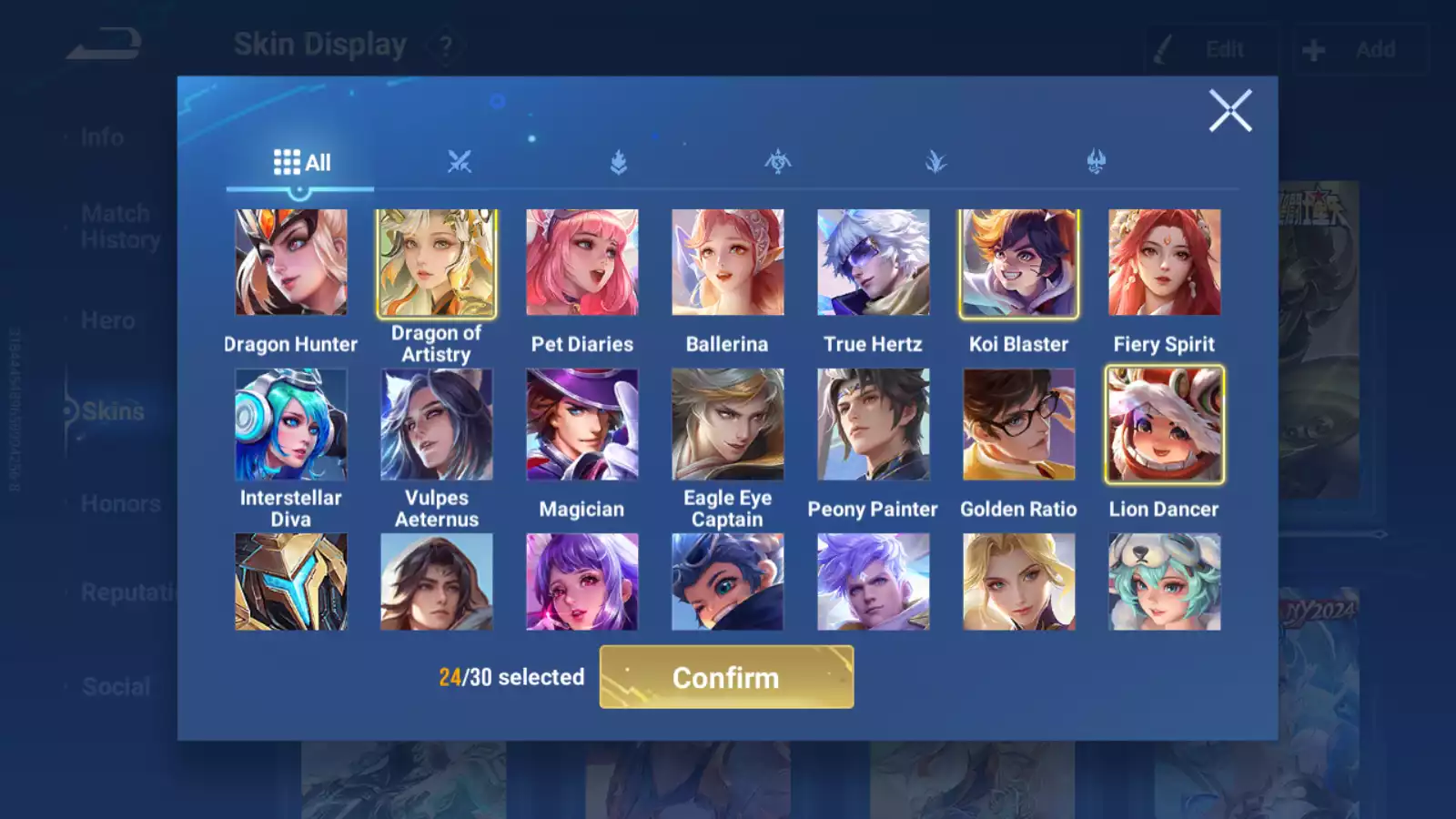This screenshot has width=1456, height=819.
Task: Pick the Pet Diaries skin
Action: [x=582, y=262]
